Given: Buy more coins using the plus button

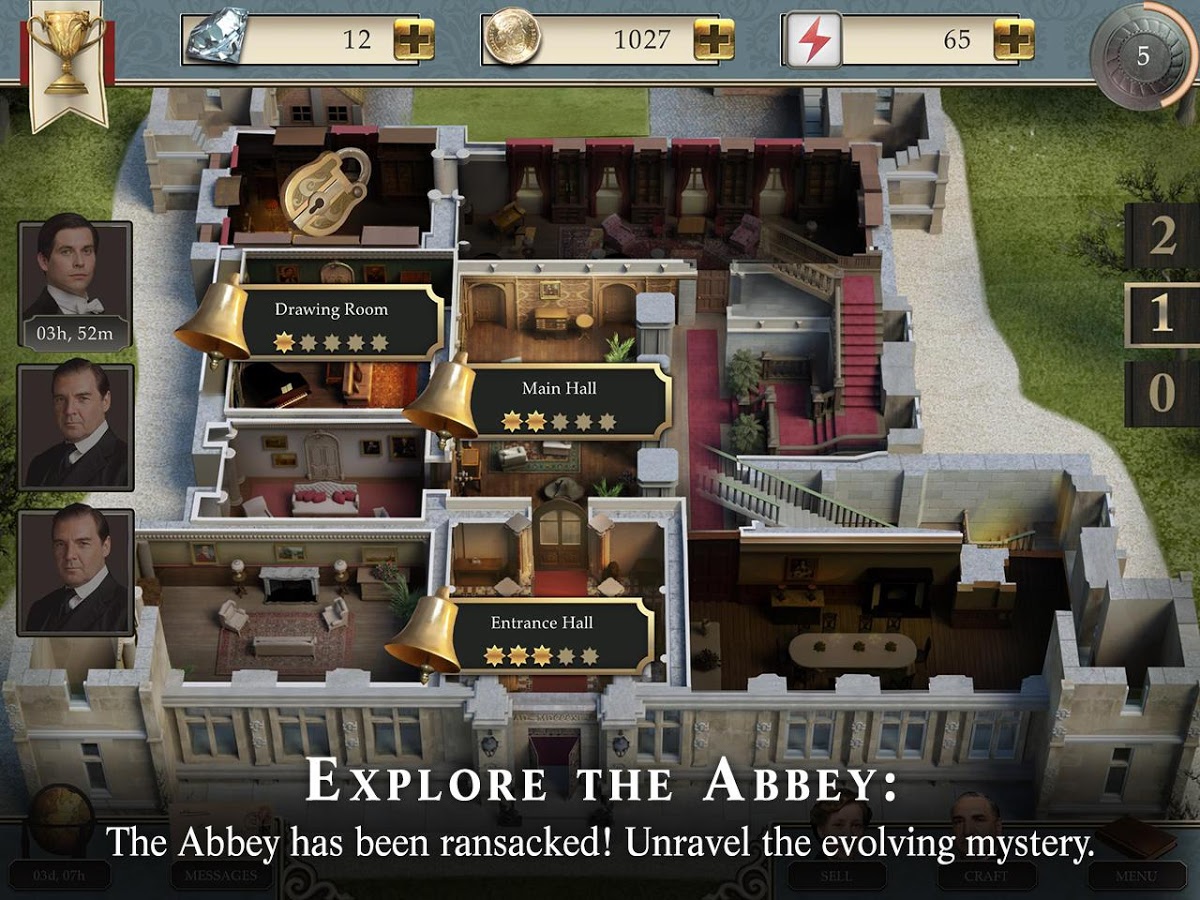Looking at the screenshot, I should coord(714,40).
